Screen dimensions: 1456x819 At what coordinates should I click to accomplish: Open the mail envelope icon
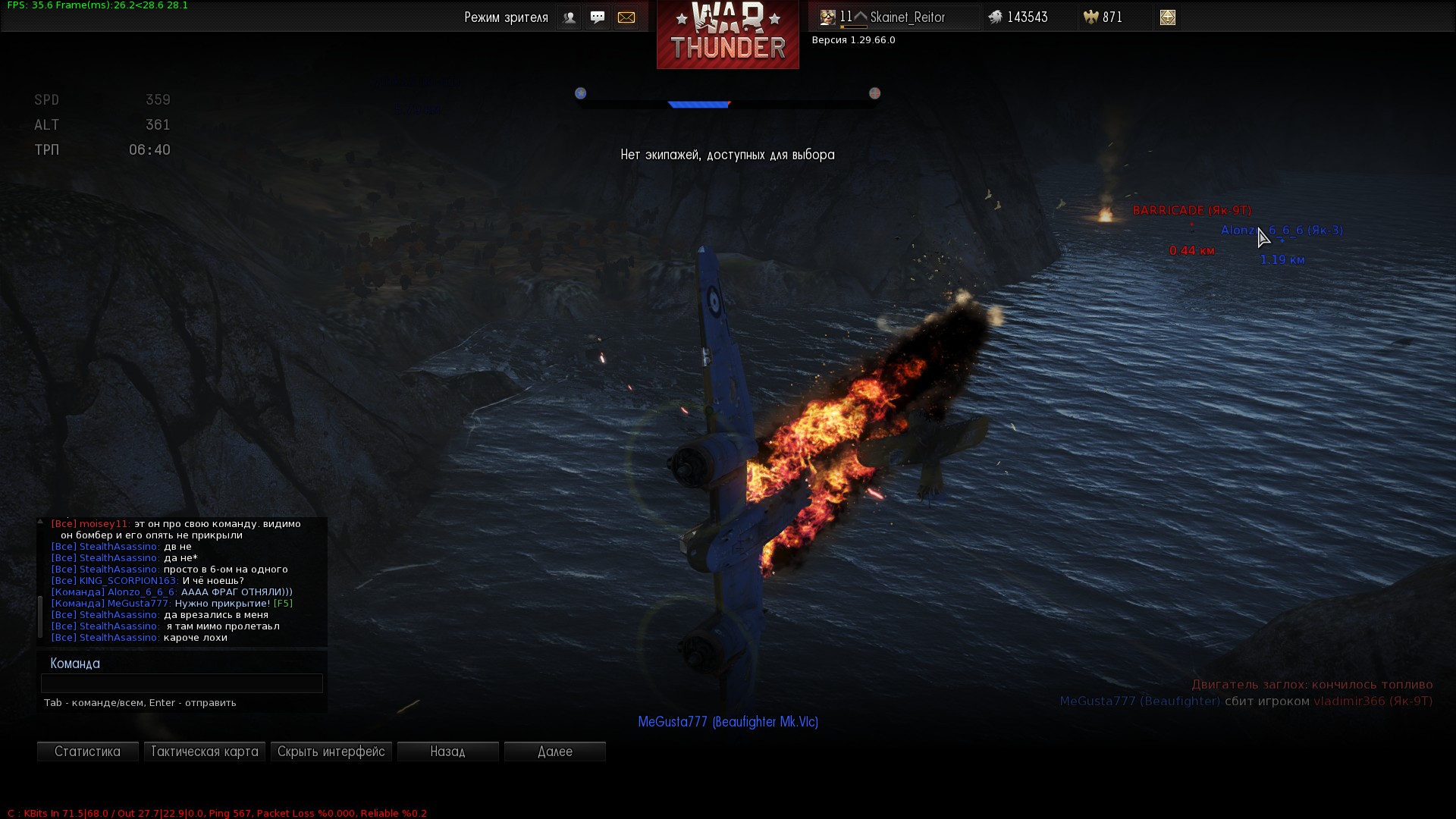click(626, 17)
